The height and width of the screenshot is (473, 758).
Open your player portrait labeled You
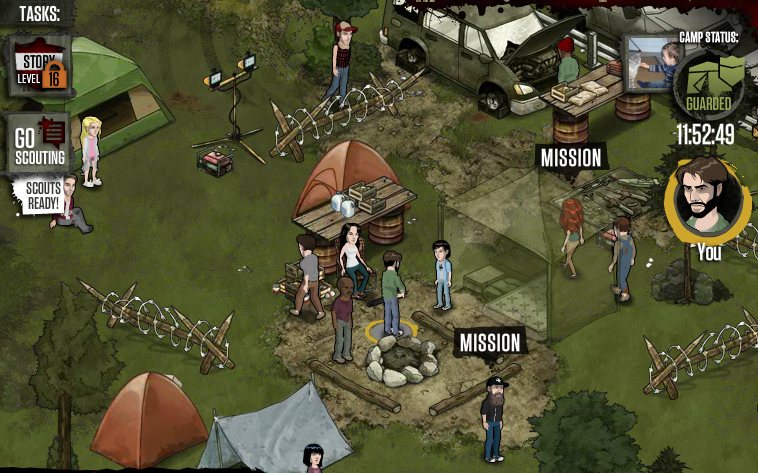tap(707, 196)
